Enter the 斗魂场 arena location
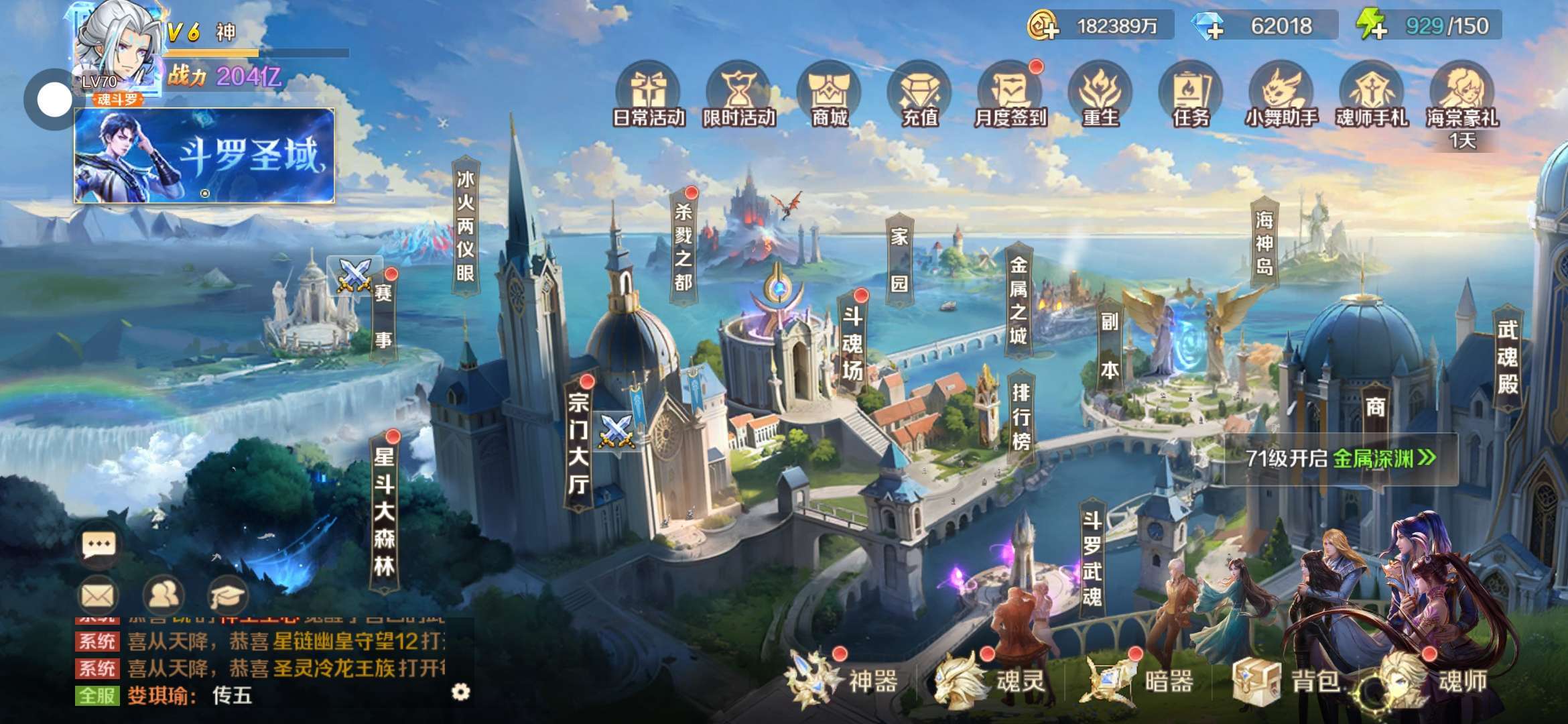Image resolution: width=1568 pixels, height=724 pixels. [852, 343]
